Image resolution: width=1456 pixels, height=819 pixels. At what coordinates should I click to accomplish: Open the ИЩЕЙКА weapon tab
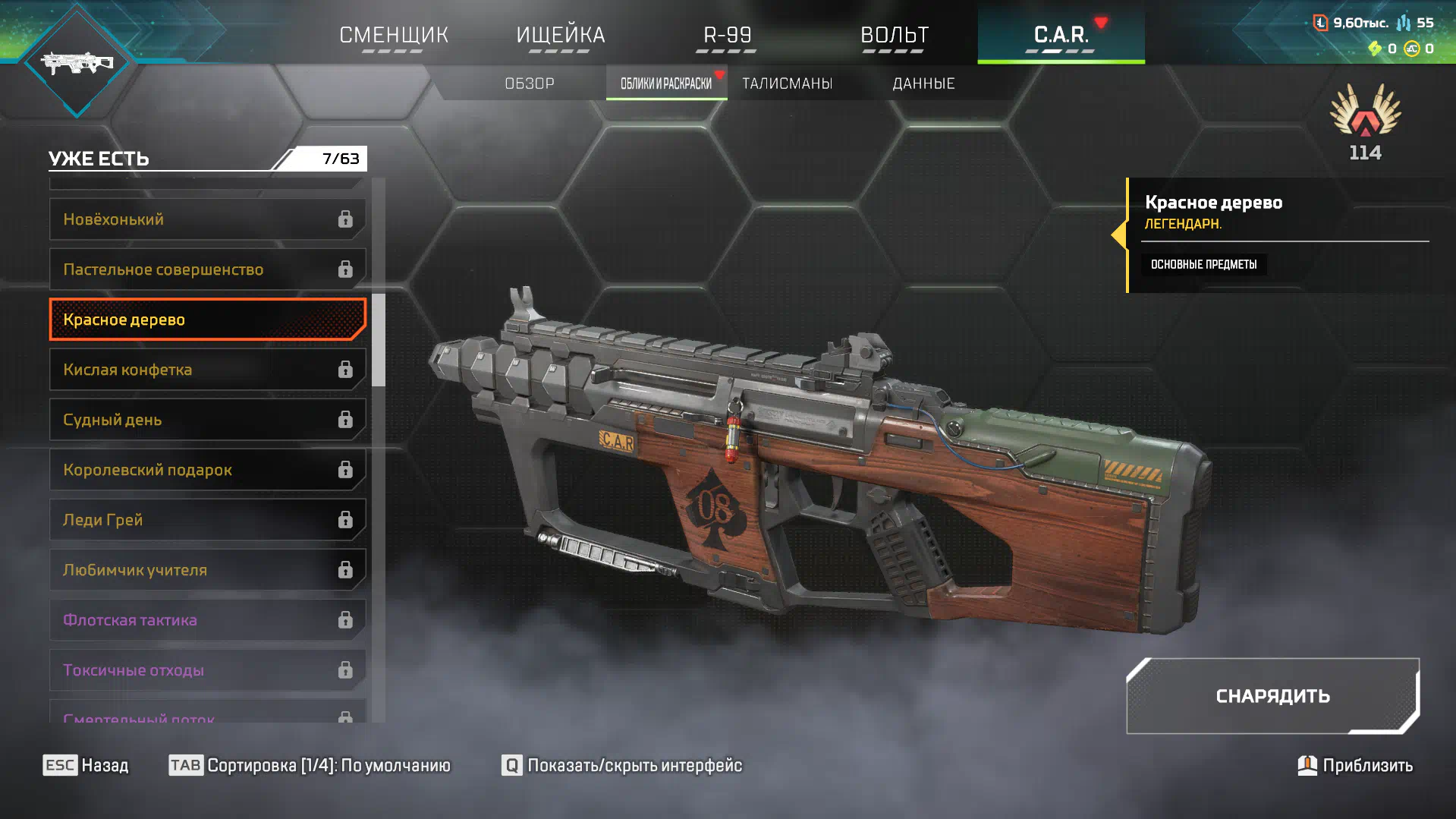pos(560,35)
